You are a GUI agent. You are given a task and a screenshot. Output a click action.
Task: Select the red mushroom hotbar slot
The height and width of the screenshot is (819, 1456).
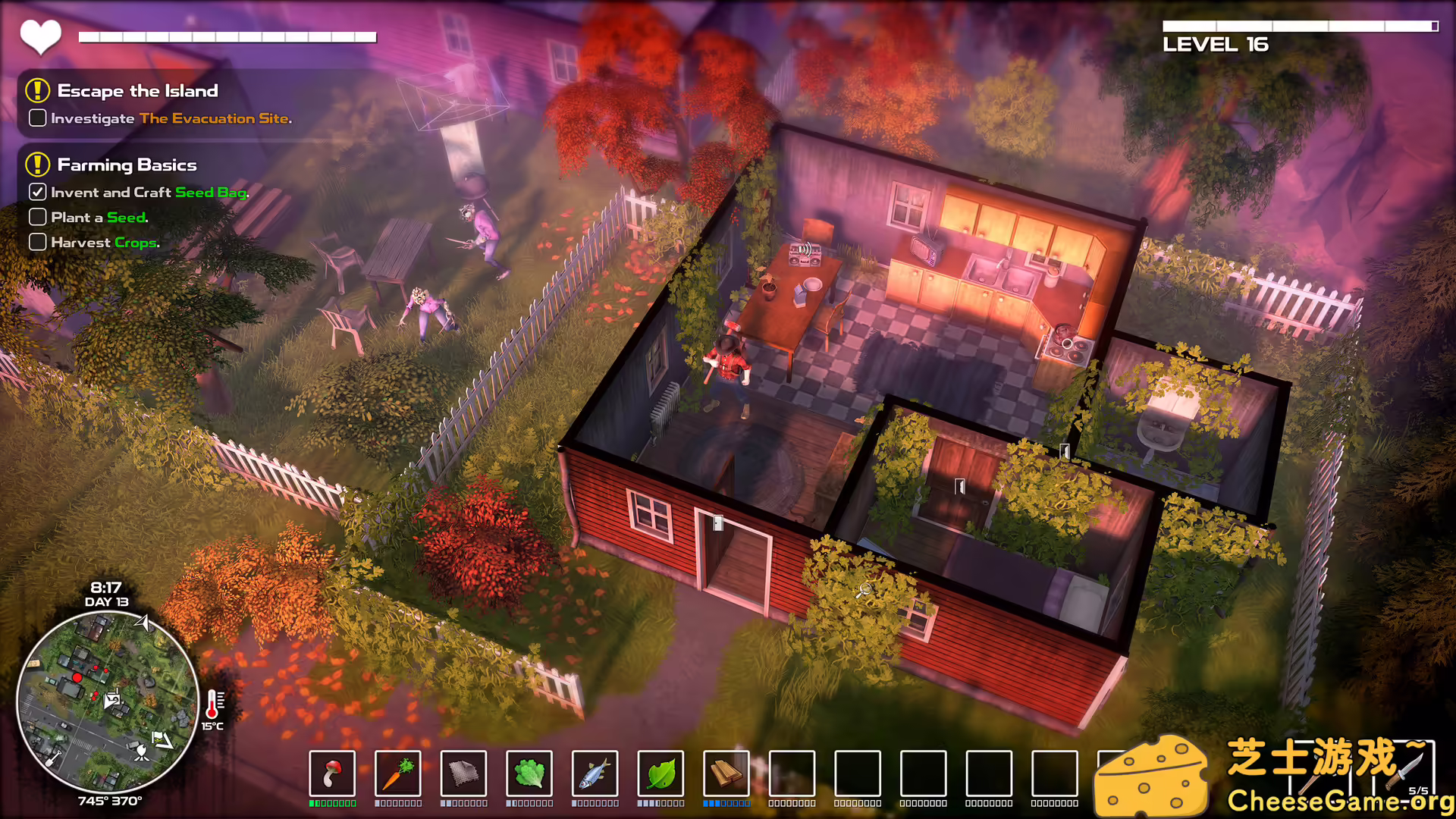[x=332, y=773]
